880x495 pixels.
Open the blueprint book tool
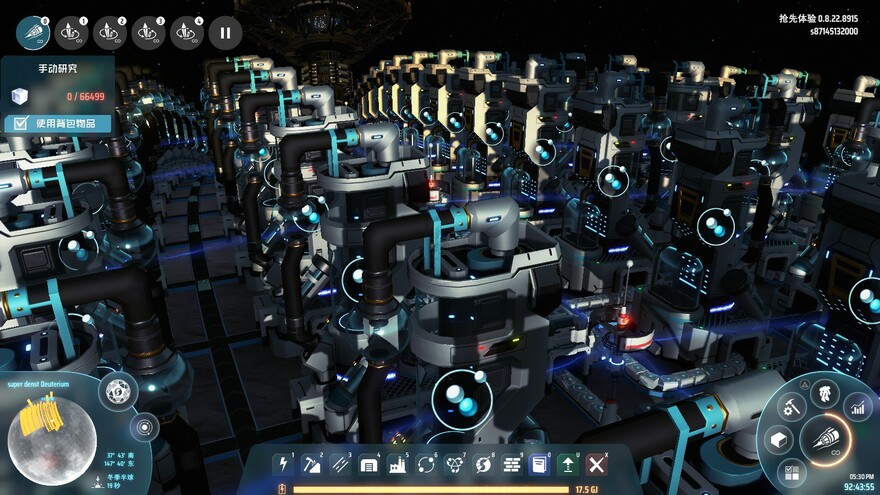540,464
